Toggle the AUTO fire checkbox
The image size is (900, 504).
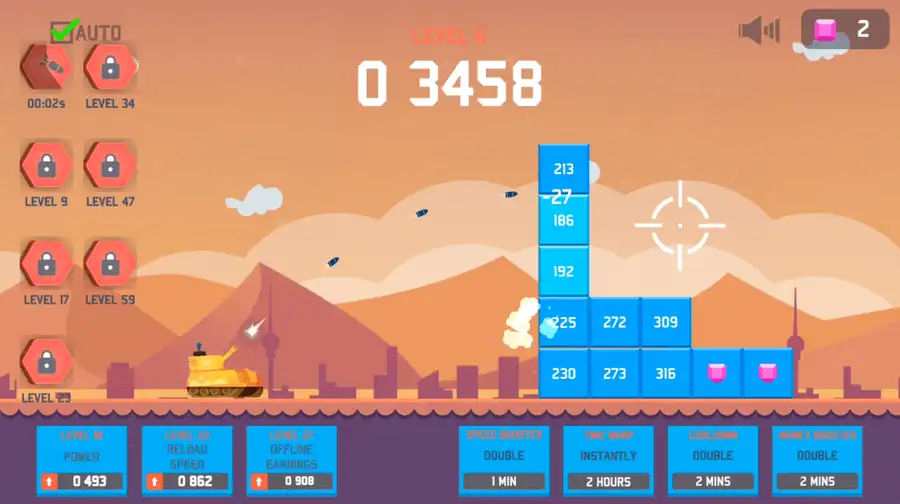click(64, 32)
